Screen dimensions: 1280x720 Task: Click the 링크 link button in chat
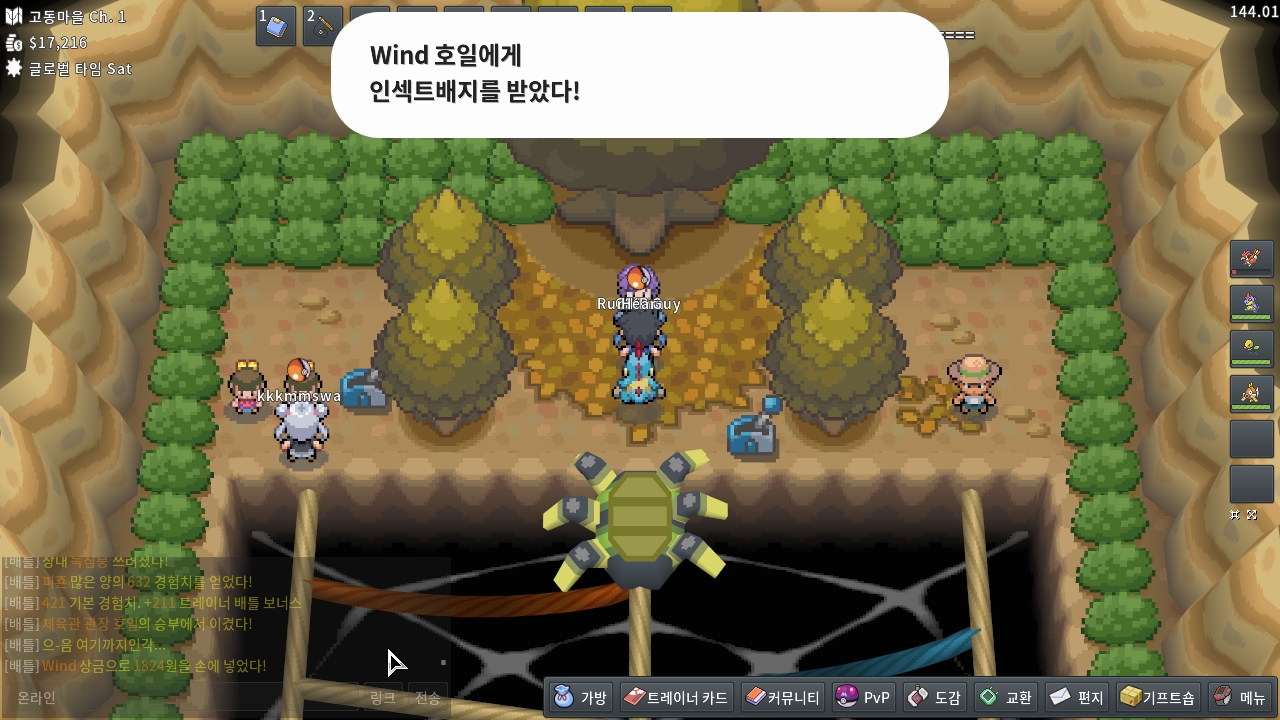tap(382, 697)
